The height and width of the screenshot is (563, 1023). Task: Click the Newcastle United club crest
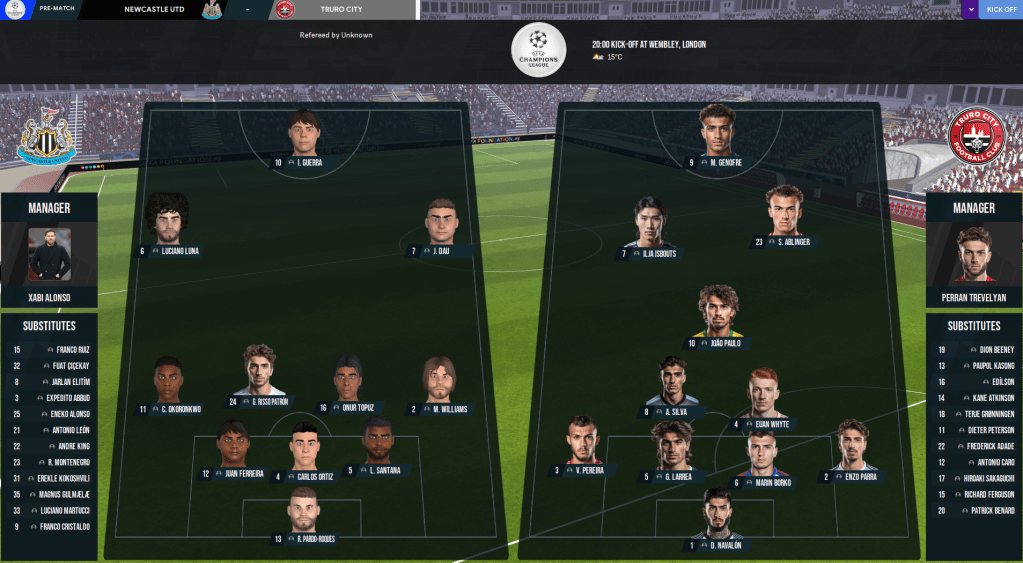46,137
